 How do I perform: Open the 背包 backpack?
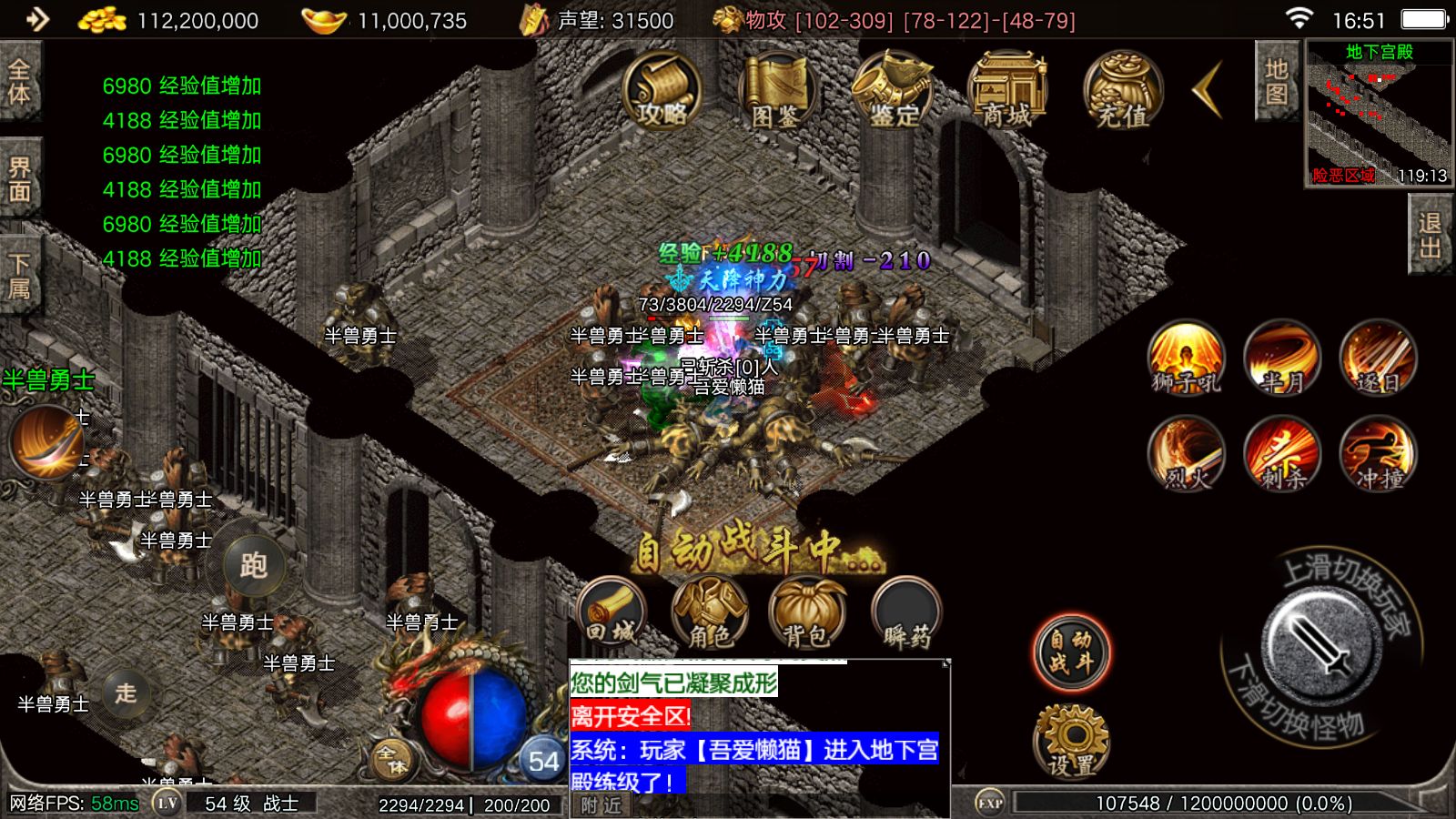pyautogui.click(x=806, y=612)
